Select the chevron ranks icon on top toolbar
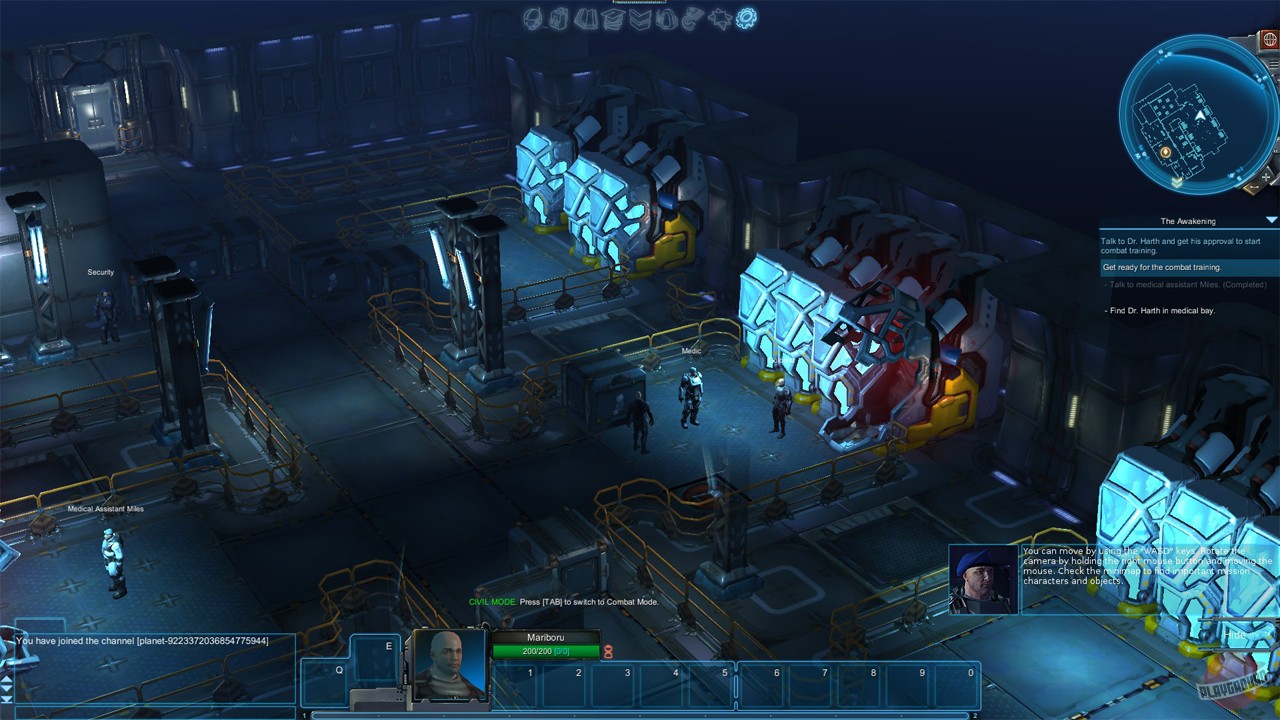 tap(640, 17)
